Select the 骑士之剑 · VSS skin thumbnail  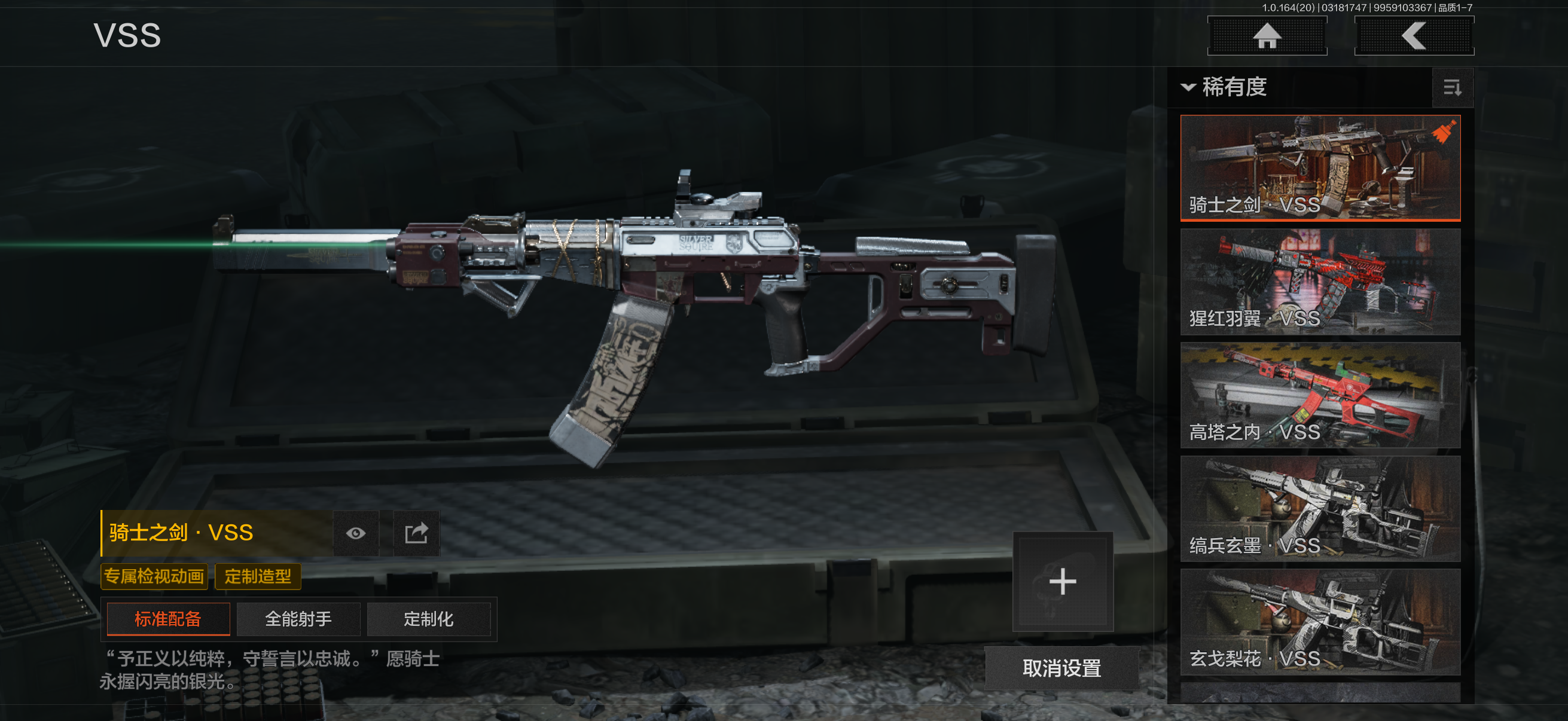click(x=1320, y=167)
